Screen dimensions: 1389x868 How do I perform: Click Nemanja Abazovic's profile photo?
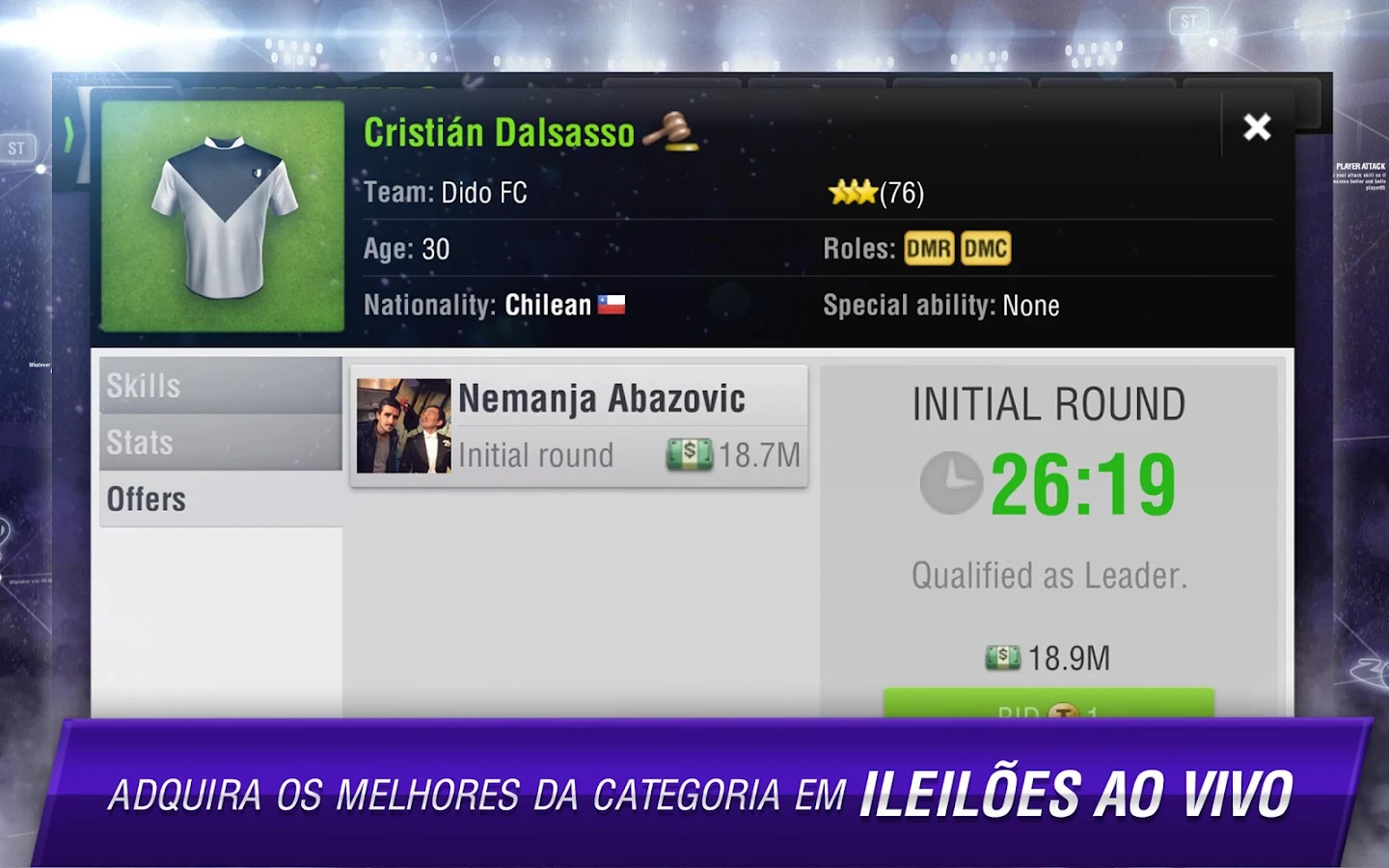coord(402,425)
